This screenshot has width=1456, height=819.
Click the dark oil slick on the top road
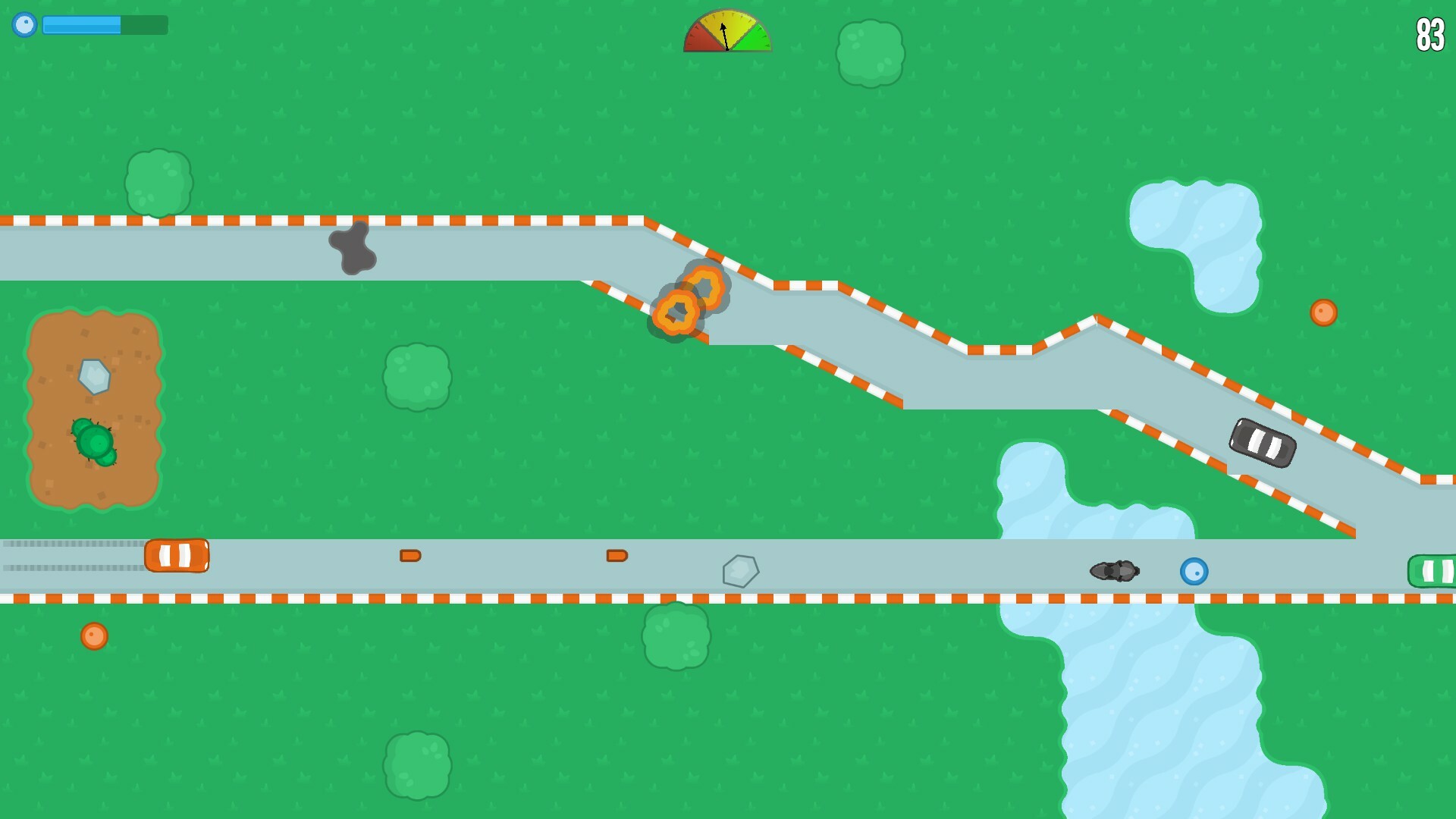[353, 250]
